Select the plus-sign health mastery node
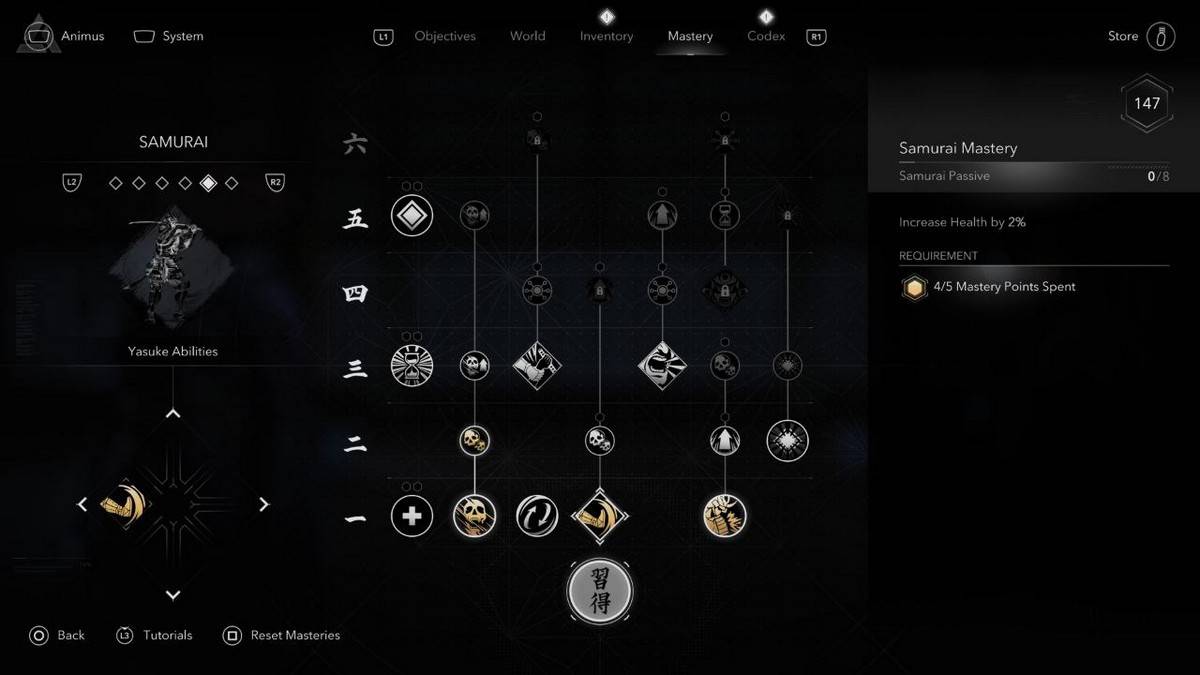The width and height of the screenshot is (1200, 675). pos(412,516)
